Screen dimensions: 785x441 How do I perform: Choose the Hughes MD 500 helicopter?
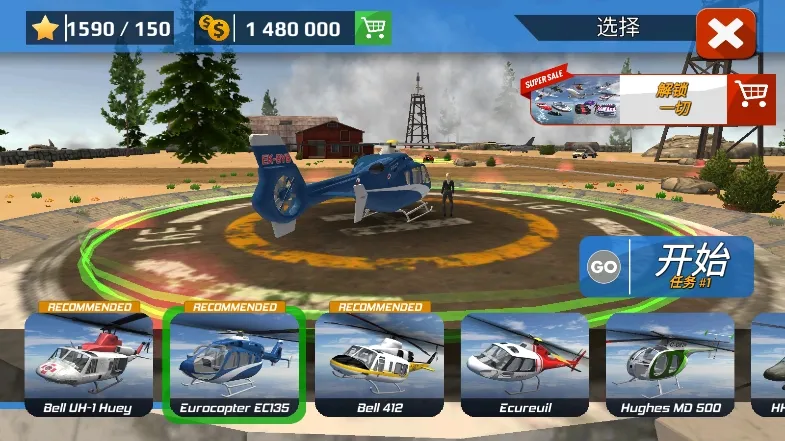[670, 364]
